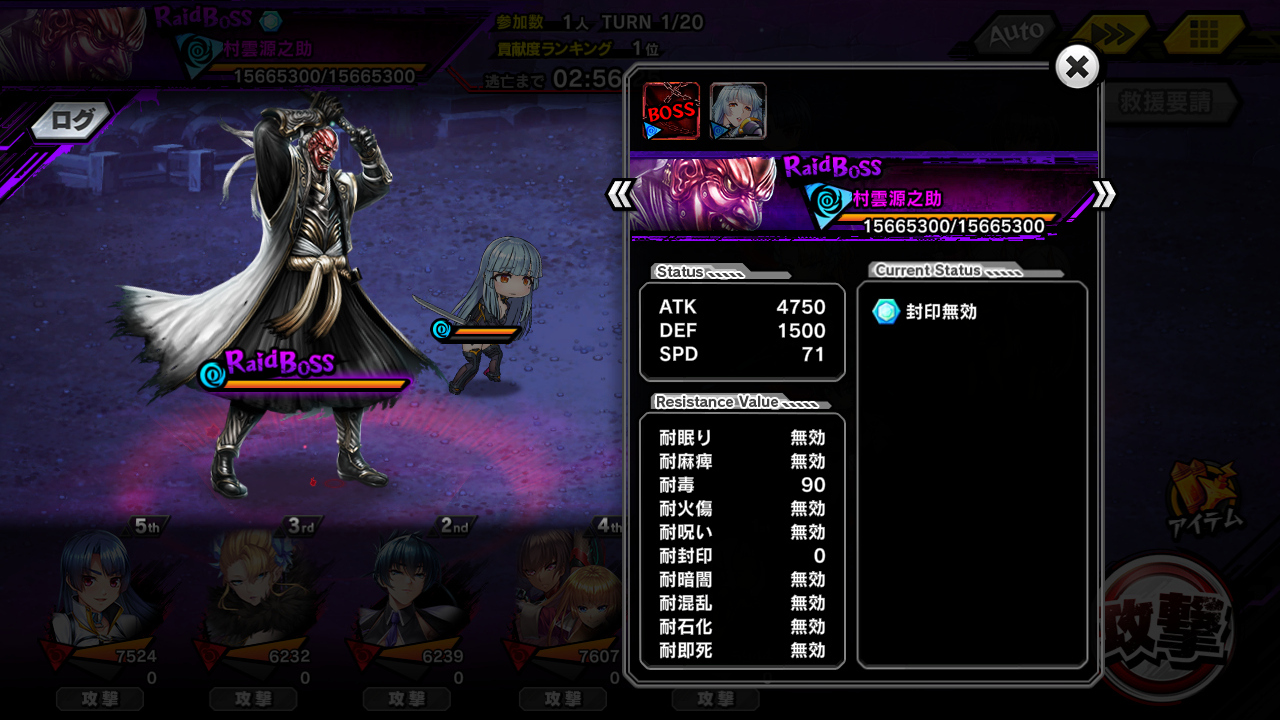Tap the fast-forward speed button
Screen dimensions: 1280x720
[x=1112, y=35]
